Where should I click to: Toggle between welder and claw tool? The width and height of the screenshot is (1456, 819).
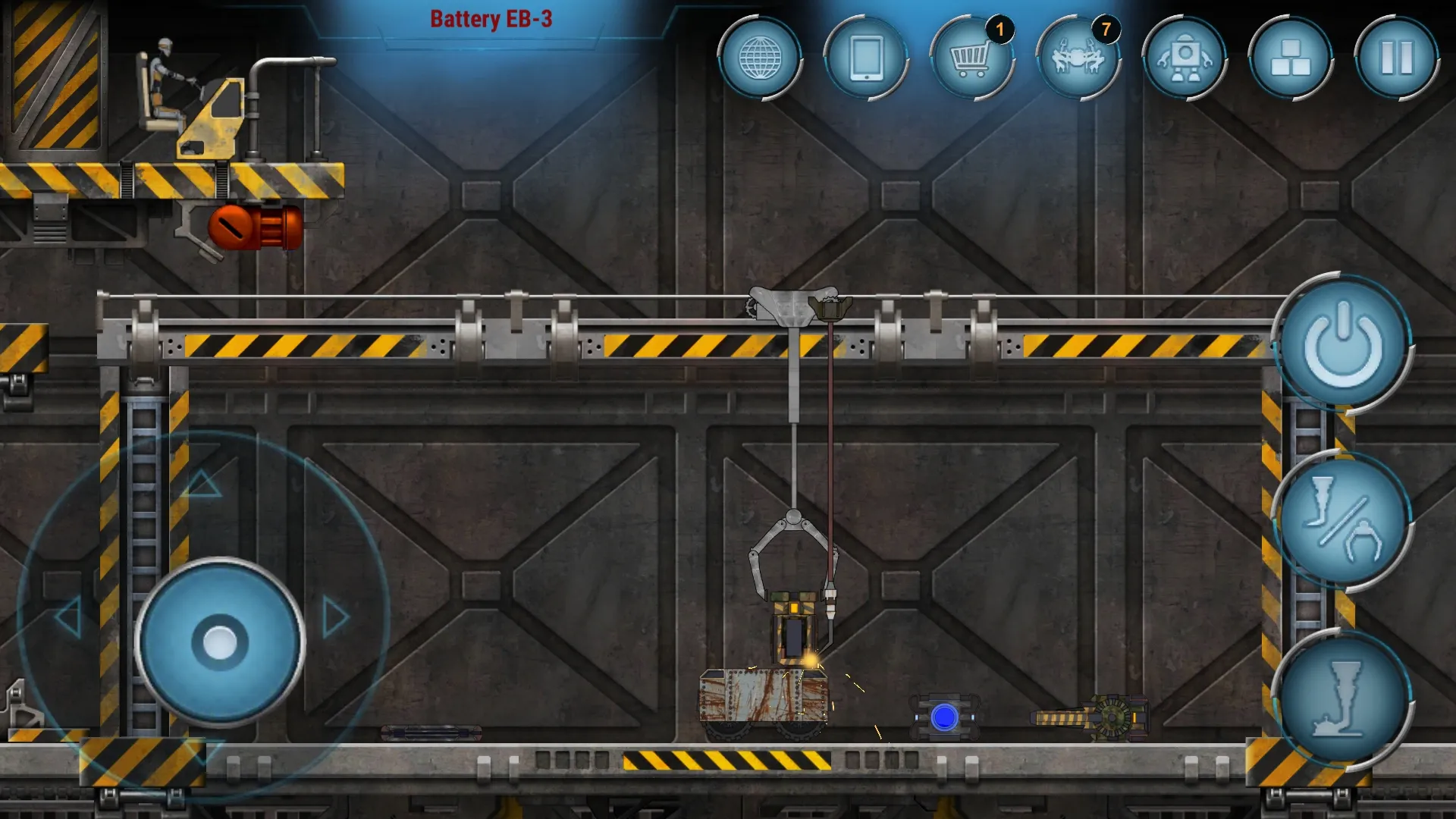(1341, 521)
